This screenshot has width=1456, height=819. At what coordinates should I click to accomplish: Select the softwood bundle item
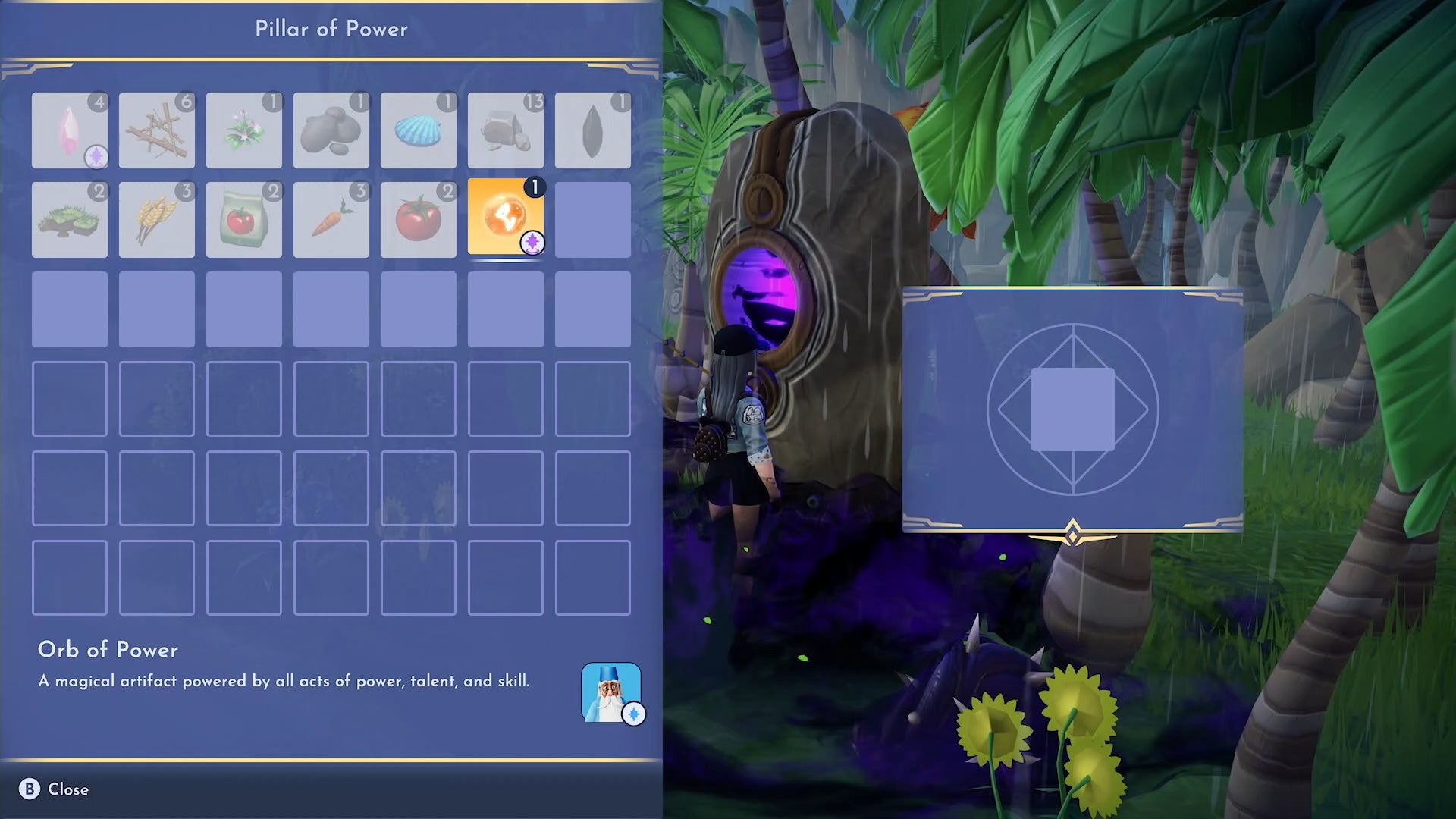[x=156, y=130]
